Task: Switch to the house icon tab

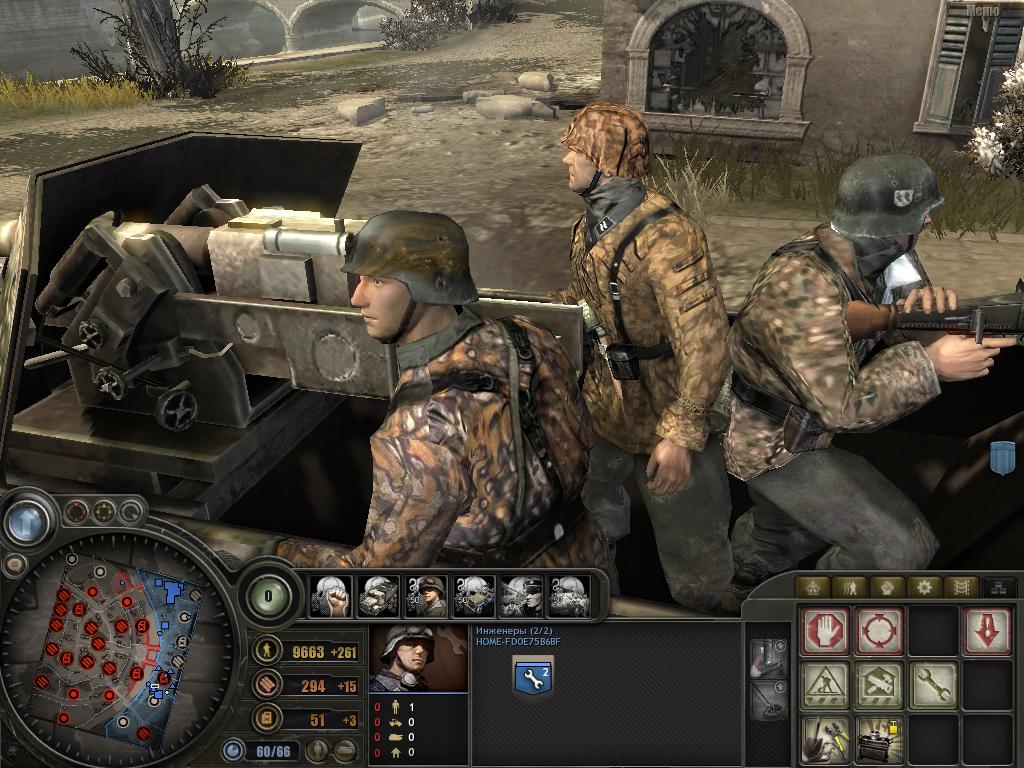Action: click(x=812, y=587)
